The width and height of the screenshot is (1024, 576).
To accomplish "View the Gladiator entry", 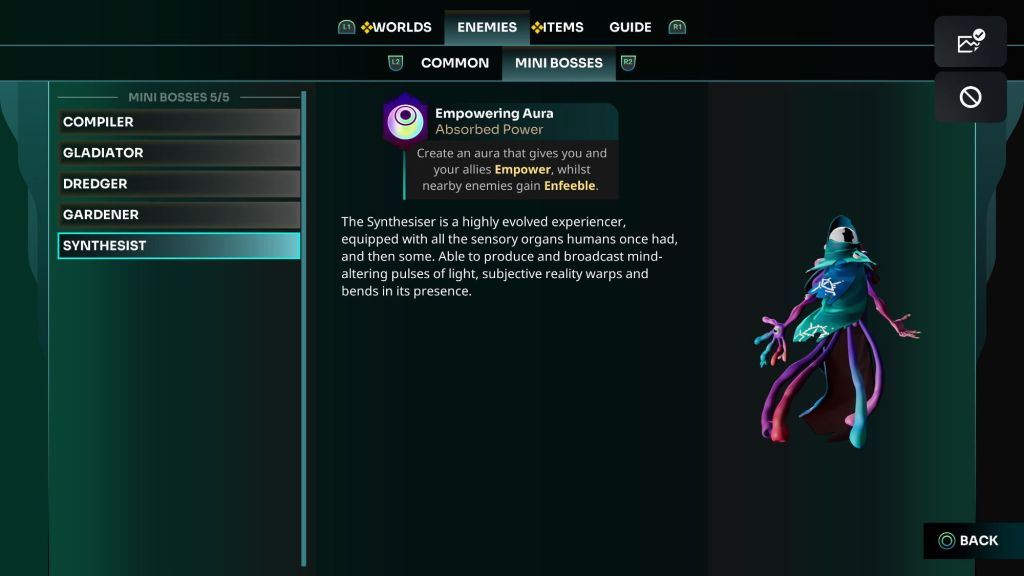I will point(179,153).
